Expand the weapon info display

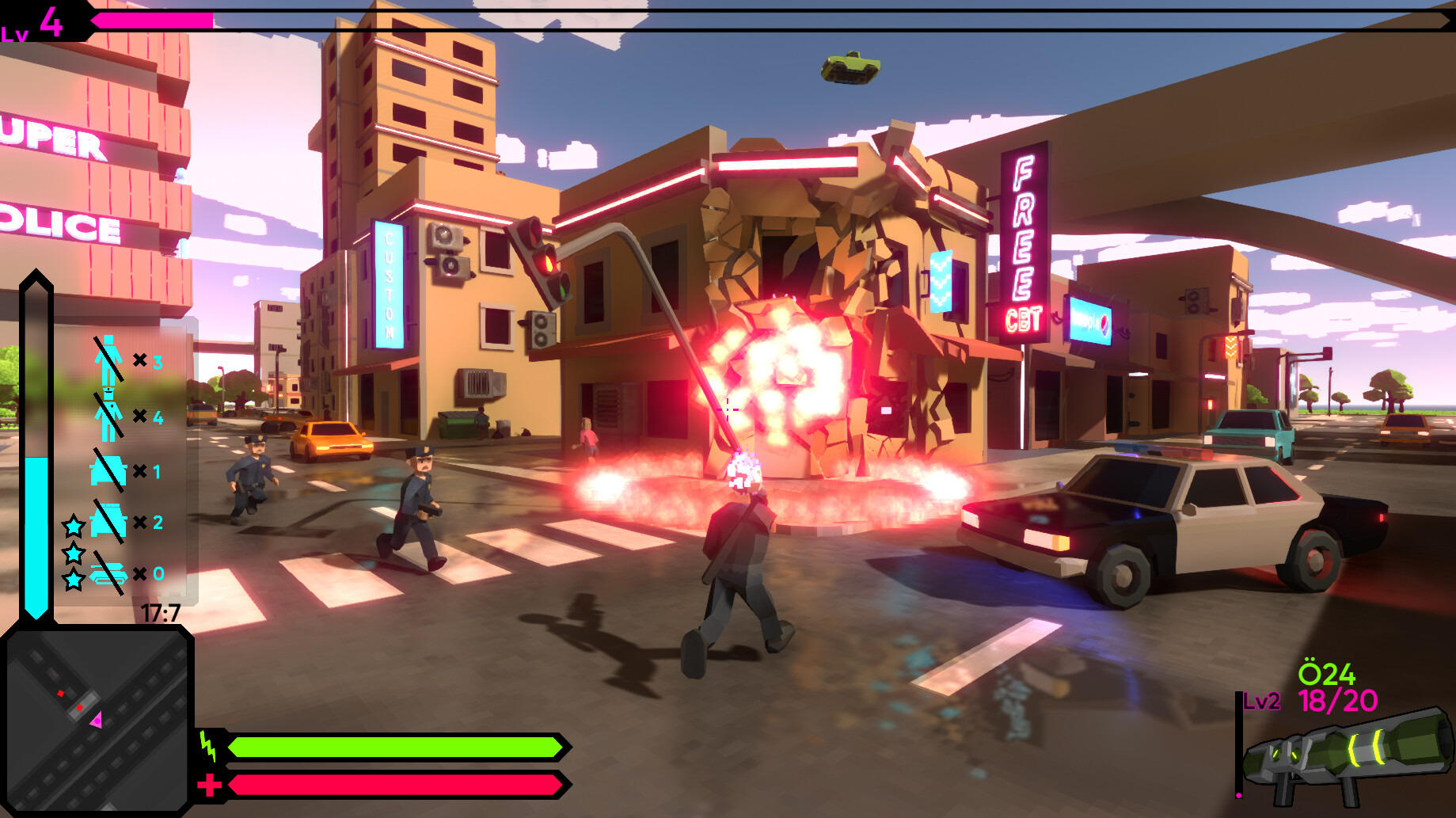(1346, 729)
